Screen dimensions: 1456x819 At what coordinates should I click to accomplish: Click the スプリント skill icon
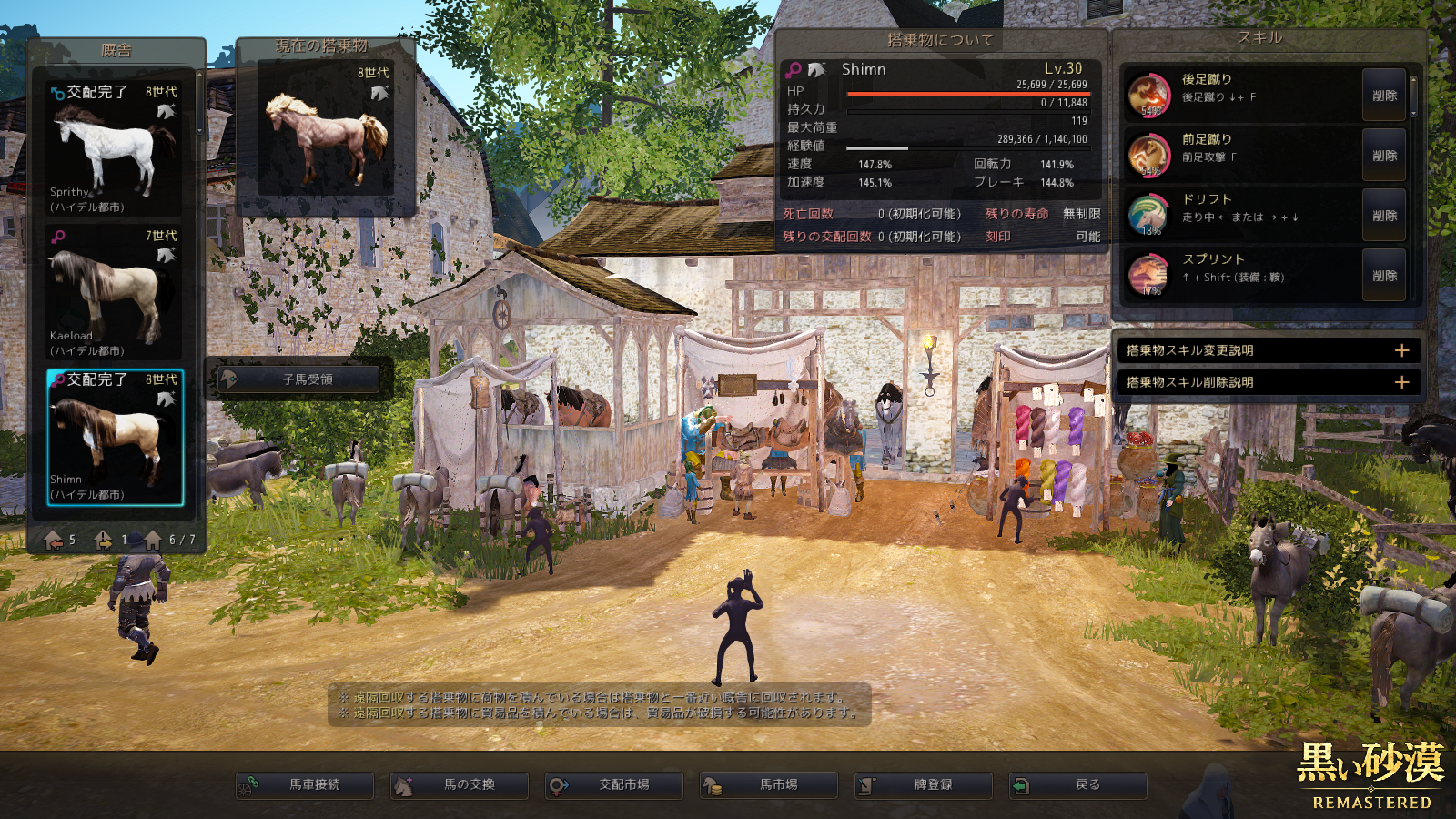pos(1148,275)
